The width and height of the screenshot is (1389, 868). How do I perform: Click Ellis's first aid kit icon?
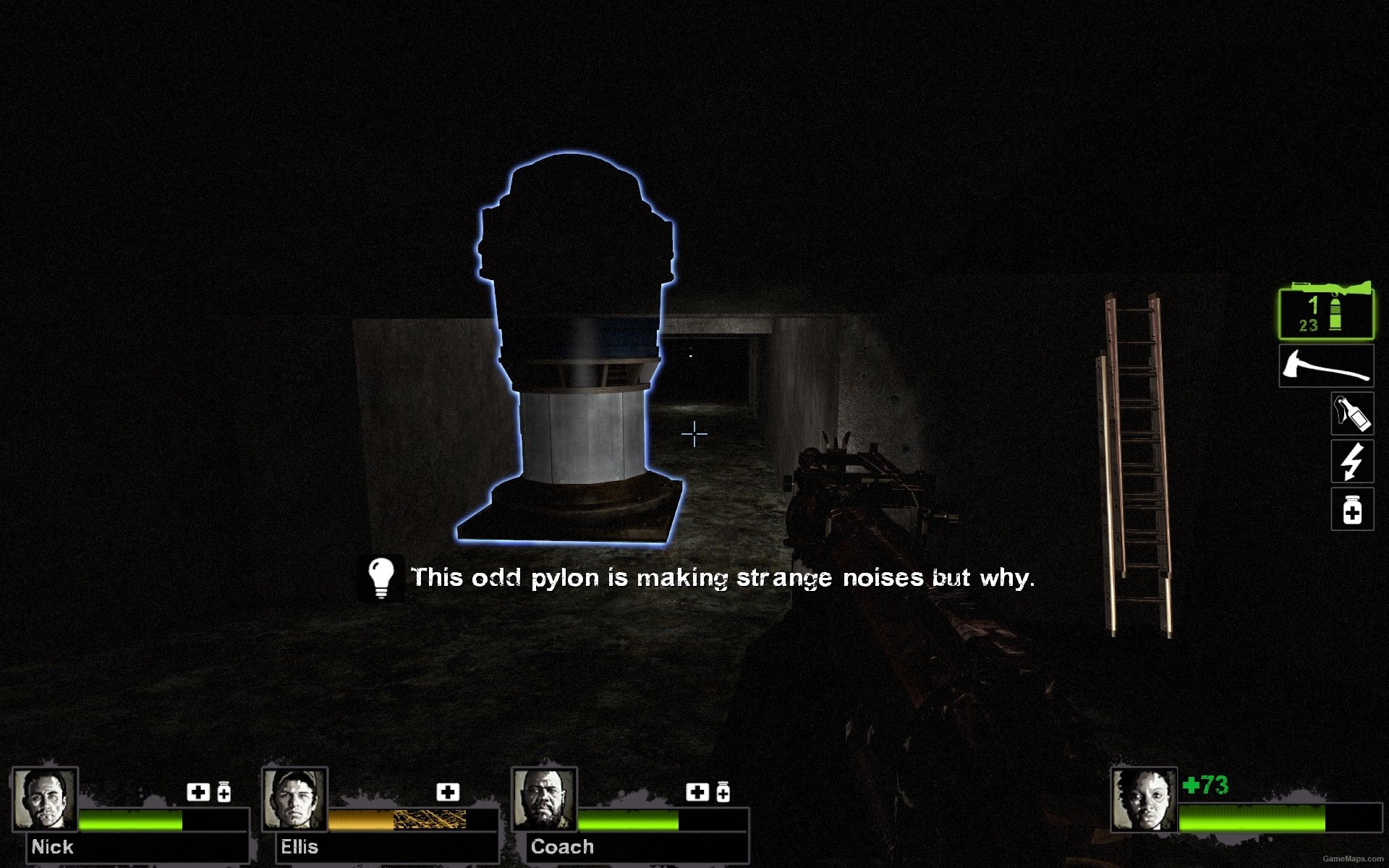(448, 792)
